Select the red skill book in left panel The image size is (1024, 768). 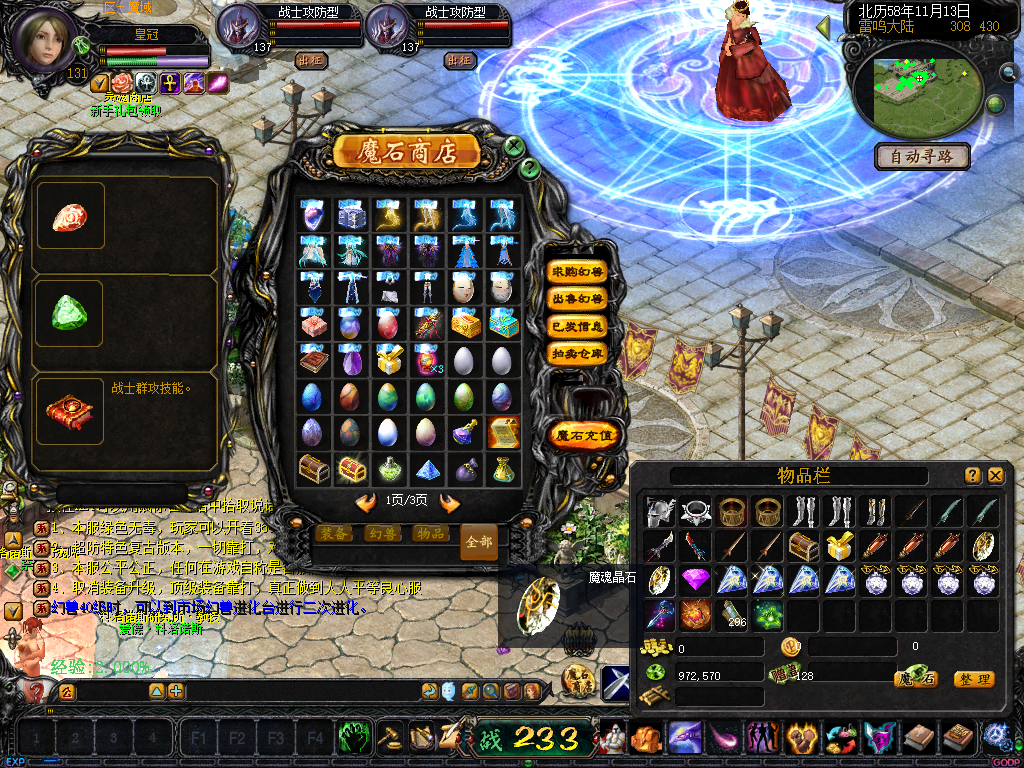click(x=69, y=410)
